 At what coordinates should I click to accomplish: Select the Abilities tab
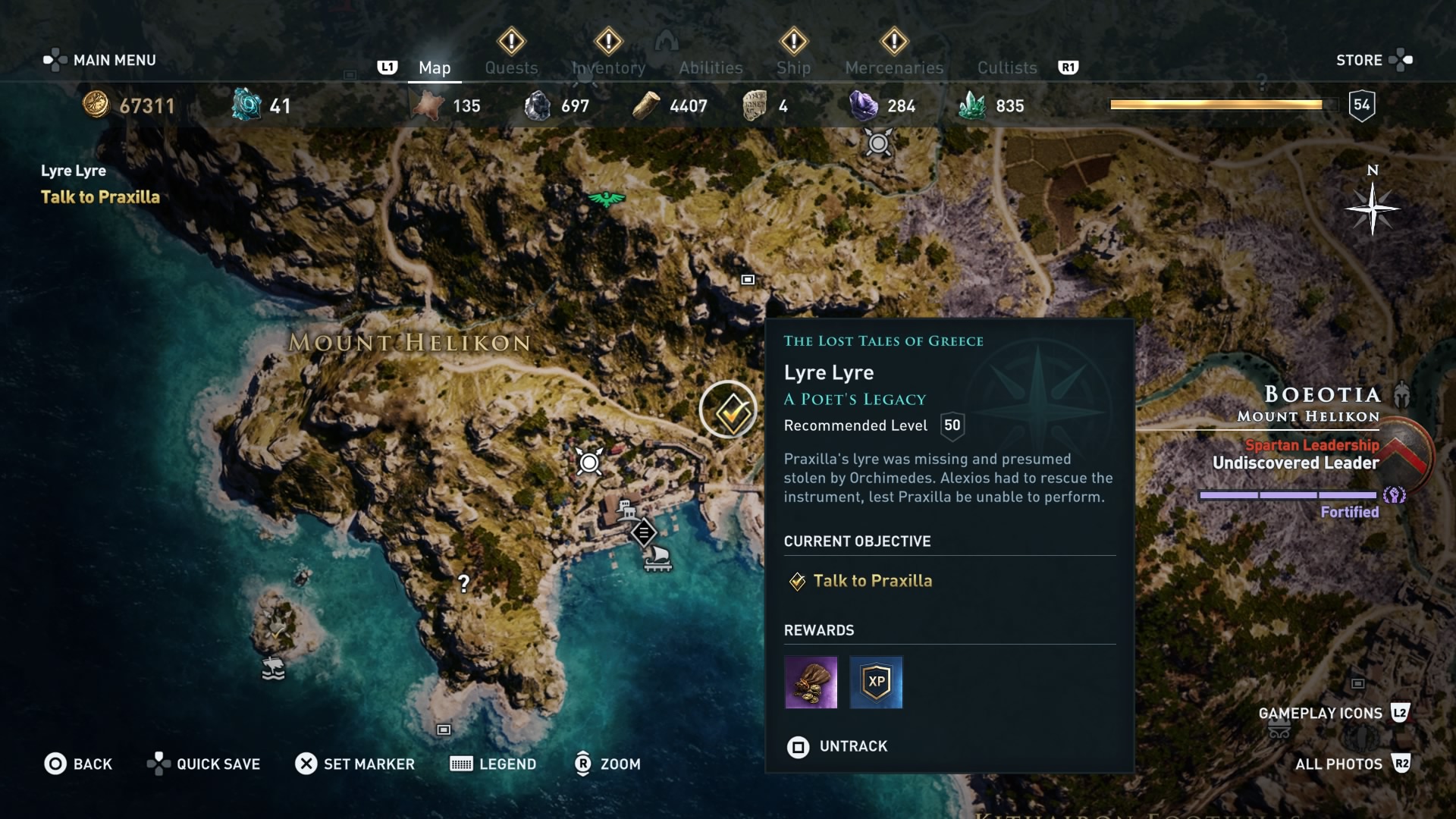coord(711,67)
